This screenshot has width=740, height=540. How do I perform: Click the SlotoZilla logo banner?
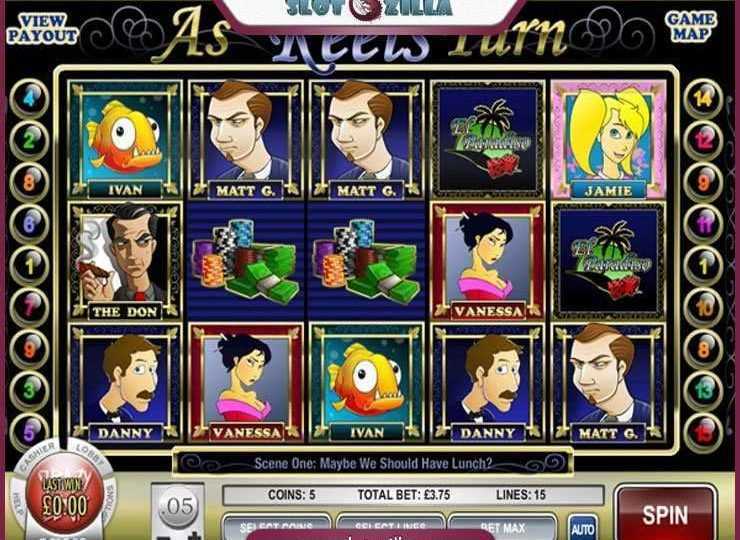point(369,11)
